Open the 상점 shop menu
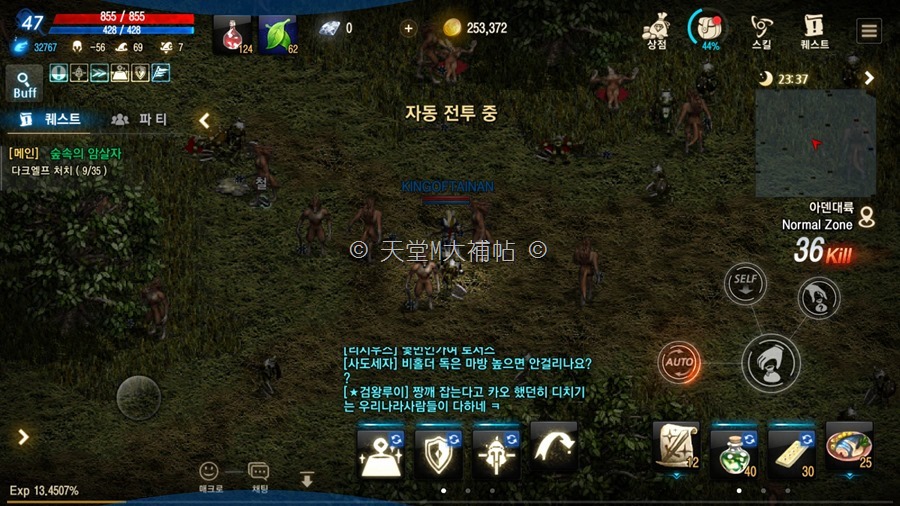This screenshot has width=900, height=506. [656, 30]
